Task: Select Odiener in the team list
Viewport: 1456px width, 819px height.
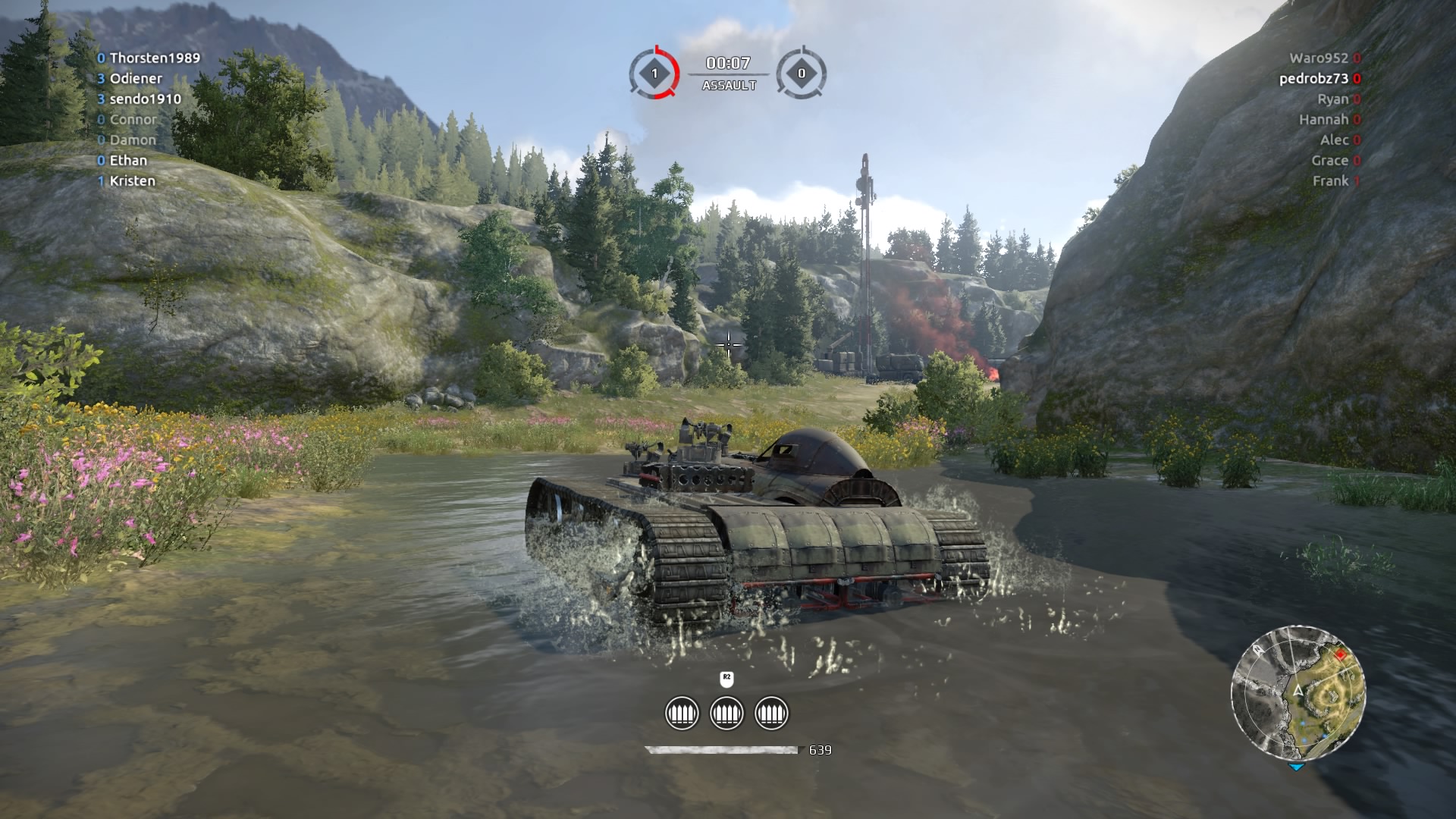Action: click(136, 79)
